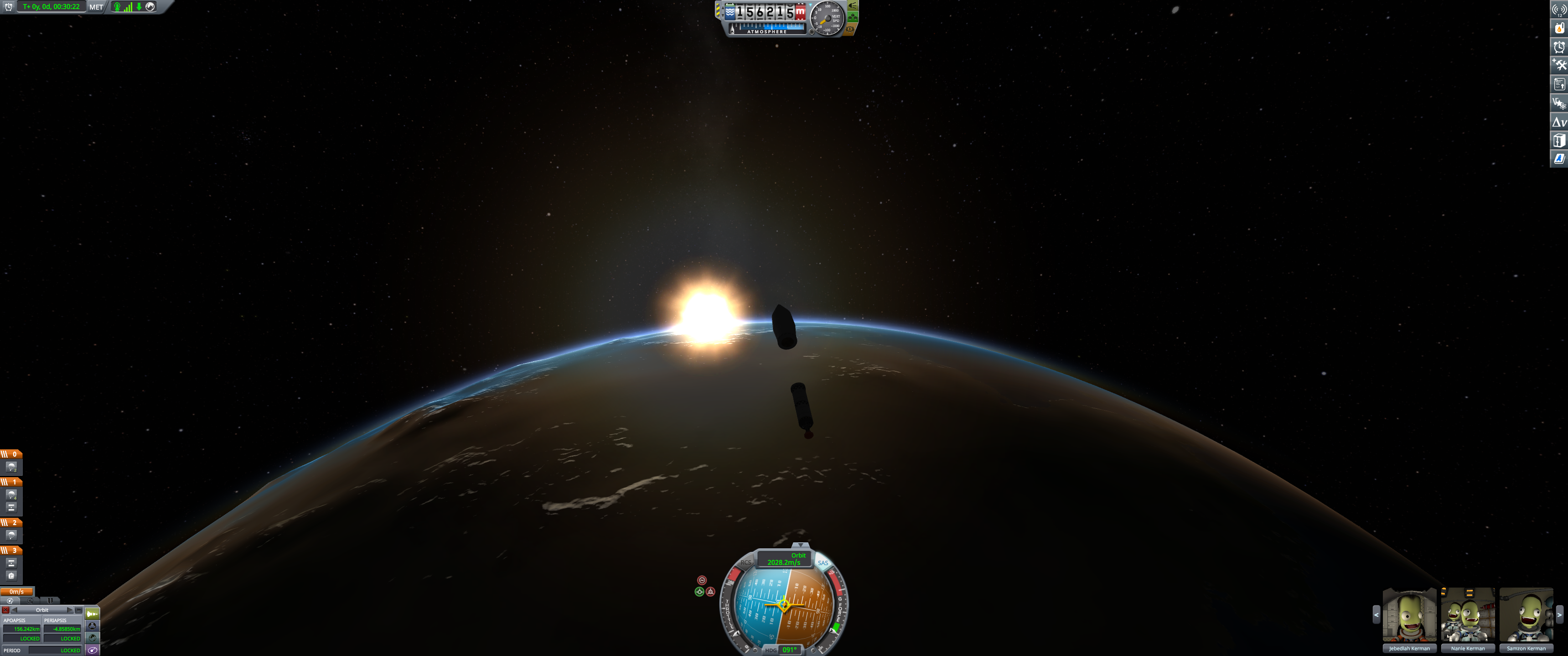This screenshot has width=1568, height=656.
Task: Switch orbit panel to next page arrow
Action: click(70, 610)
